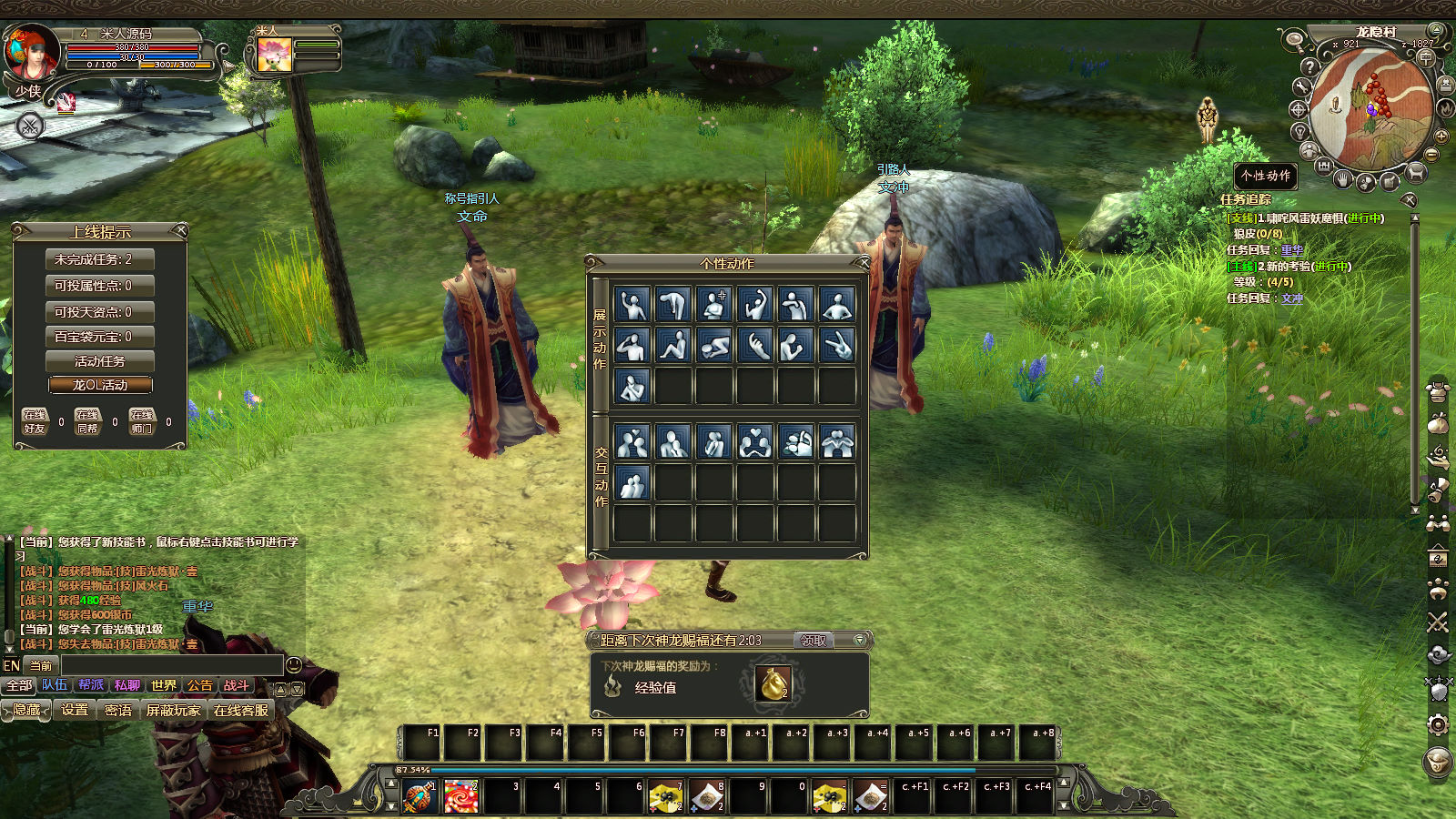Follow the 文冲 quest reply link
Image resolution: width=1456 pixels, height=819 pixels.
pos(1292,298)
